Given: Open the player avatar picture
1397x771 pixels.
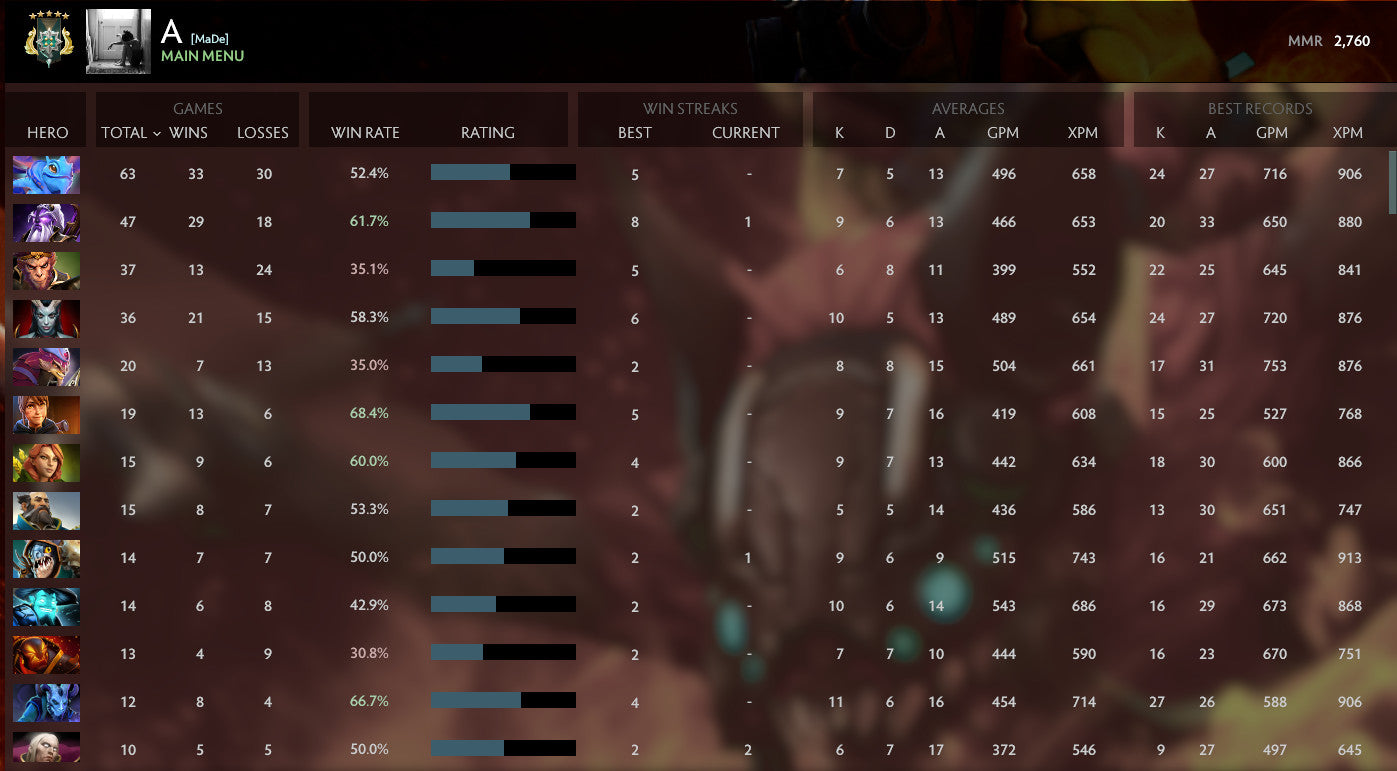Looking at the screenshot, I should [117, 41].
